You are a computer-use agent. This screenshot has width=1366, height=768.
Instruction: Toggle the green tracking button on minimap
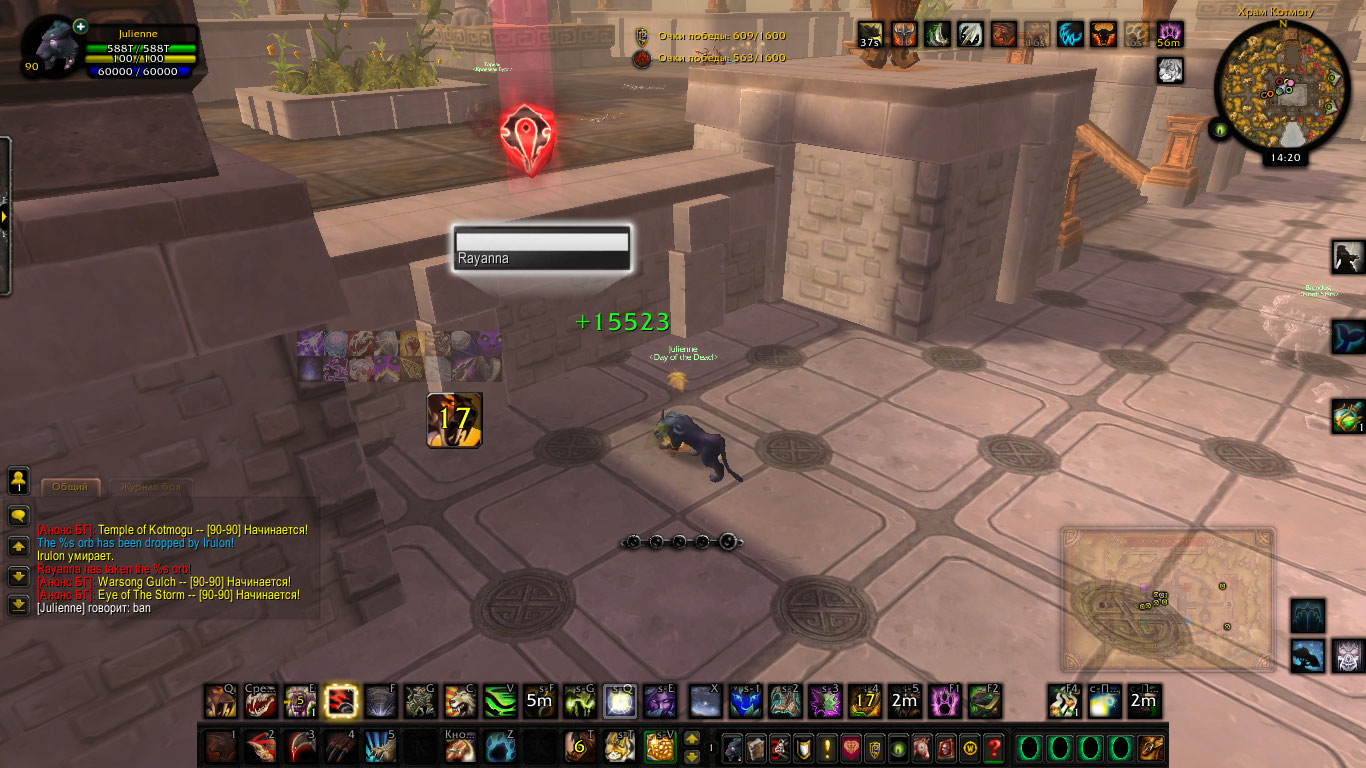(1220, 129)
